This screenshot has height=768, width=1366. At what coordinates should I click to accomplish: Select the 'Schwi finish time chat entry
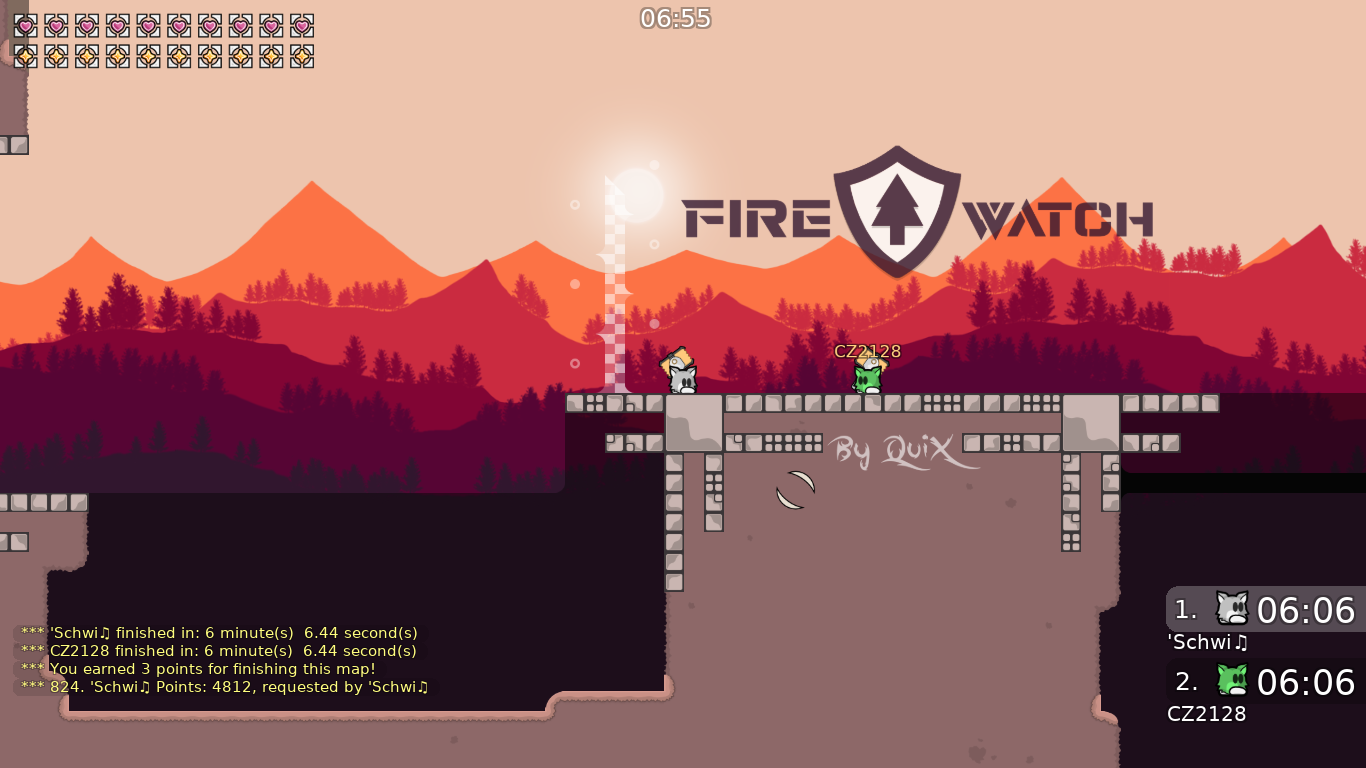(x=218, y=632)
